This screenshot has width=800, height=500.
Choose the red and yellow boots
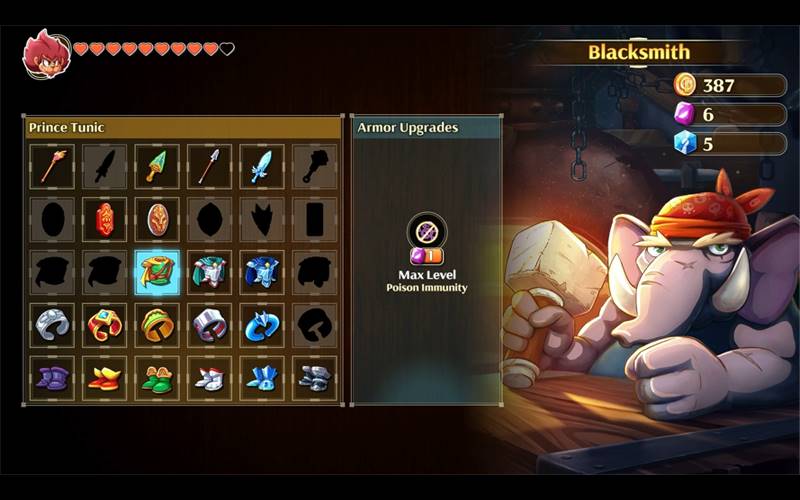(105, 378)
